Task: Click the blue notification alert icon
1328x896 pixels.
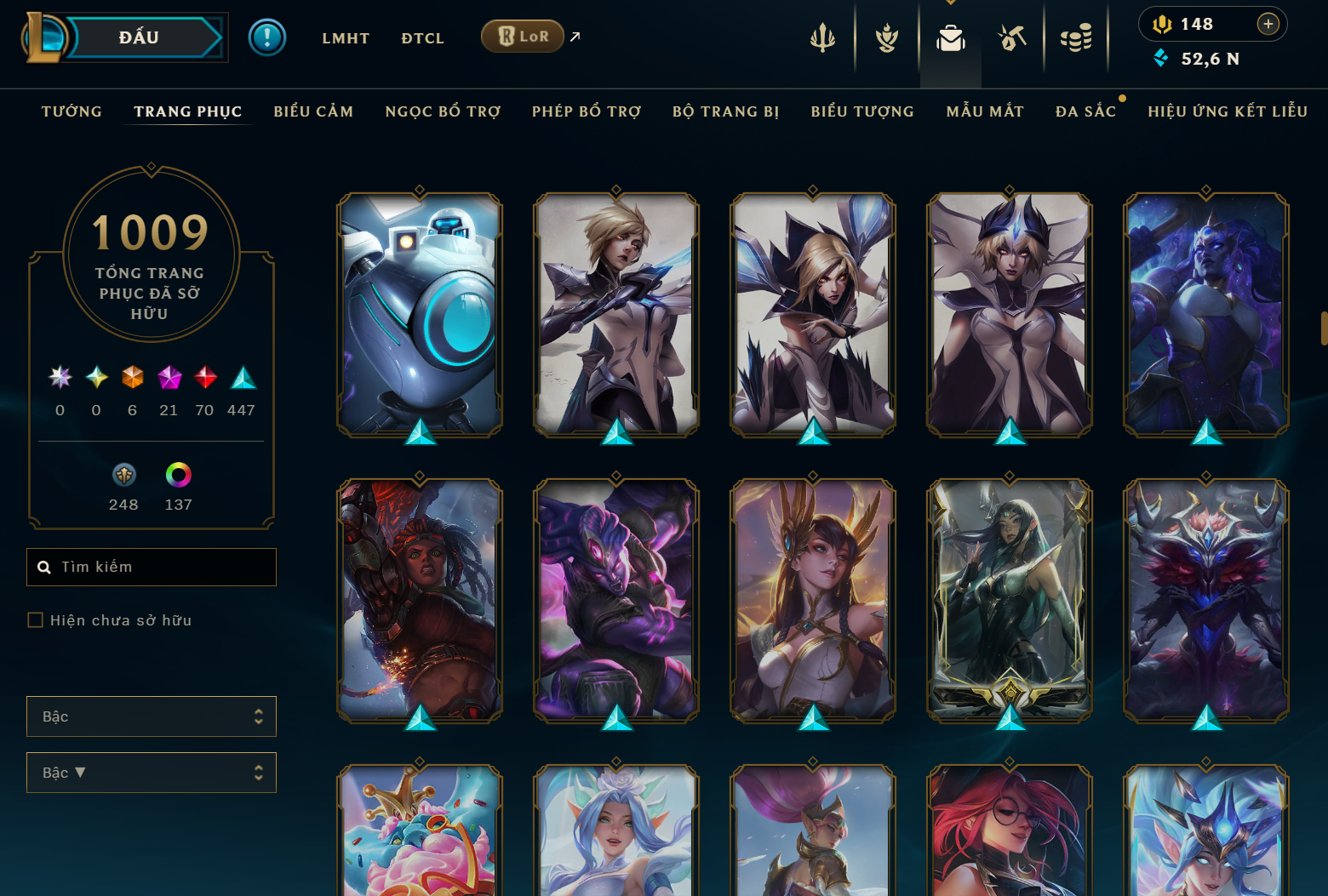Action: pos(267,37)
